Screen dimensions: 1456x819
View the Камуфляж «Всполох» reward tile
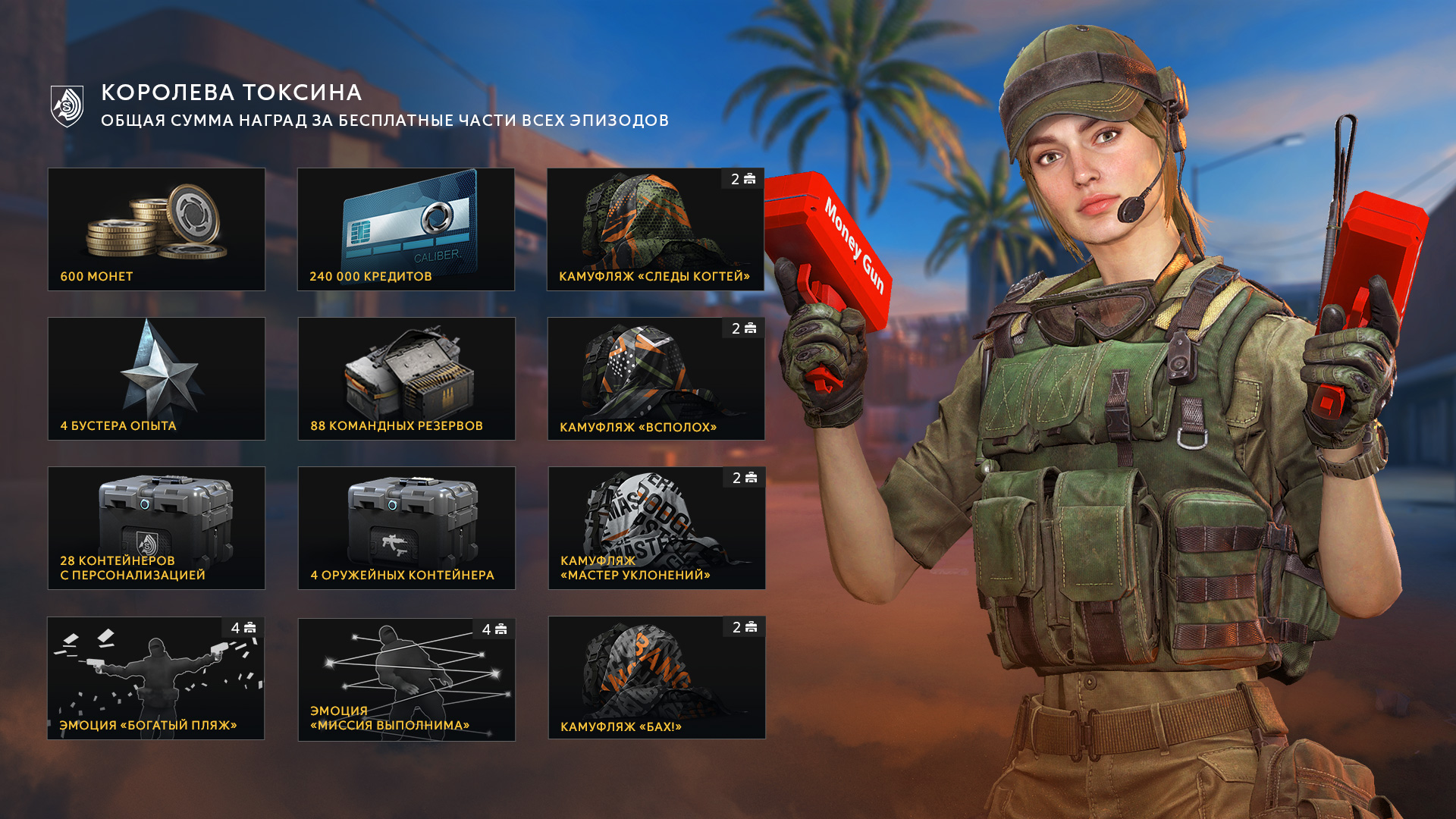656,378
